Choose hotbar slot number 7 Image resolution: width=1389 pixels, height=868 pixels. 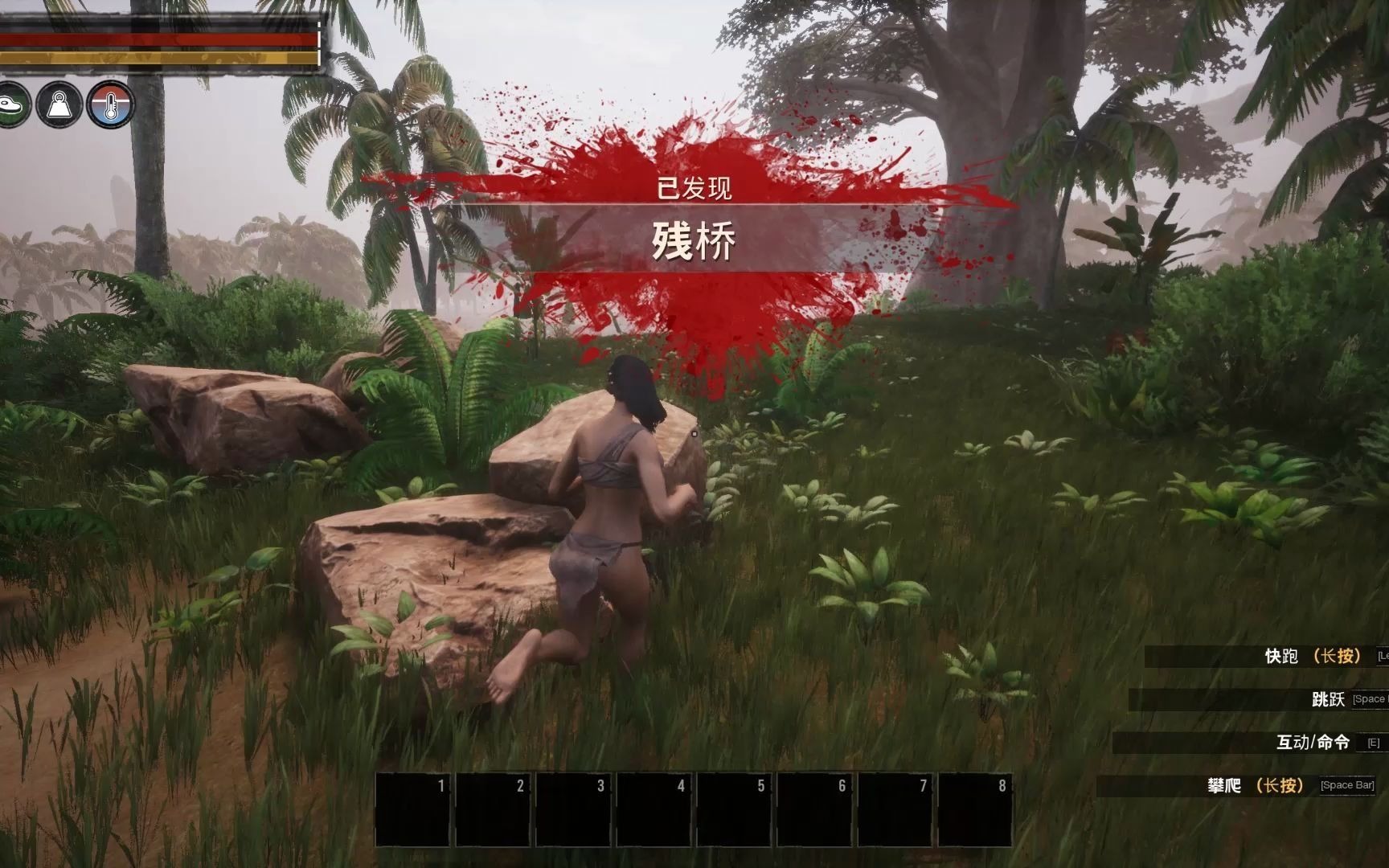(895, 809)
